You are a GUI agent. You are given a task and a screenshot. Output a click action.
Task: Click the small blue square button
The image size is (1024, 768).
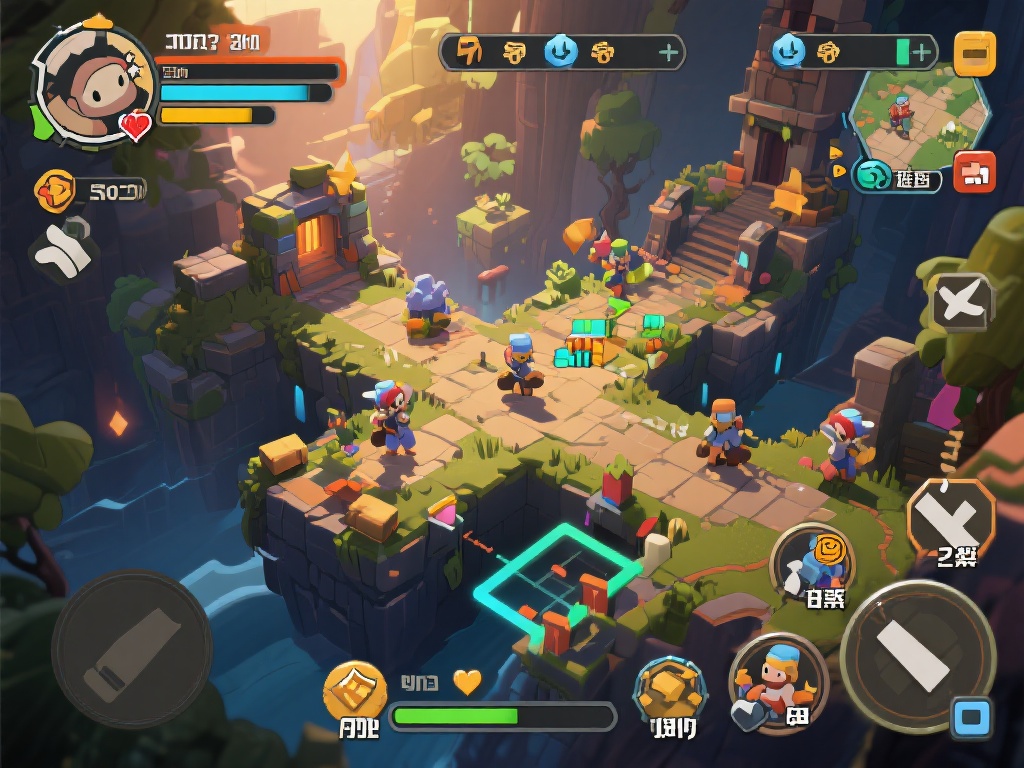click(971, 718)
